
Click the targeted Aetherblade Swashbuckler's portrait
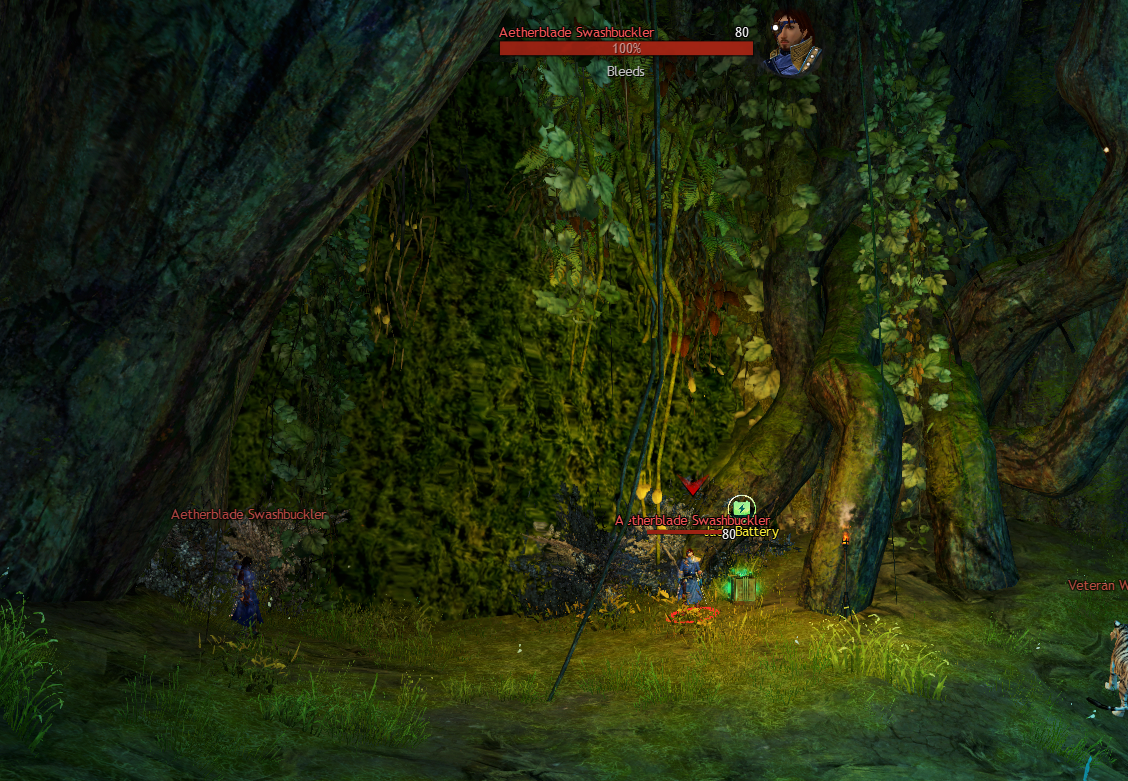pos(789,44)
